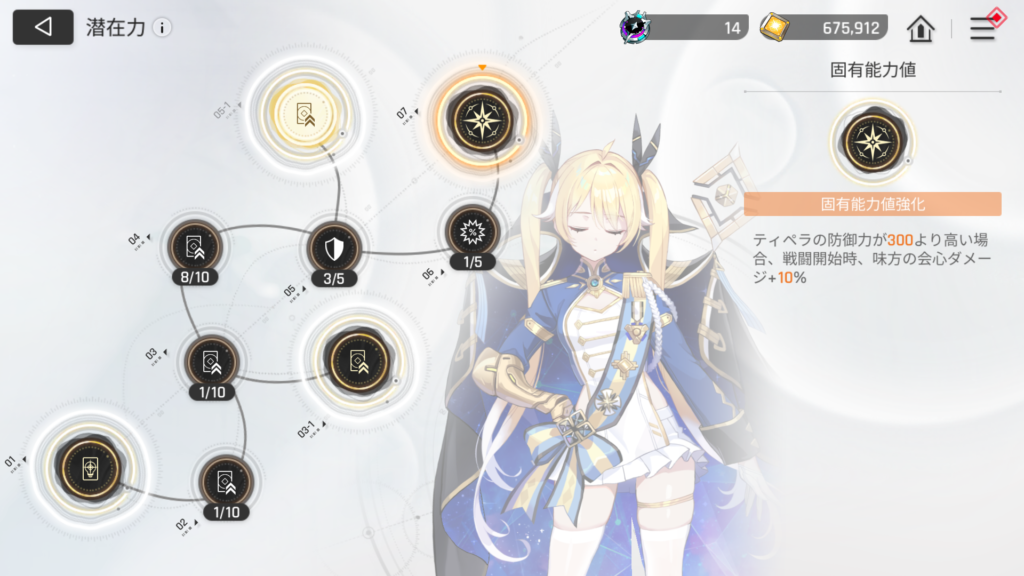Go back using the arrow button
Viewport: 1024px width, 576px height.
[x=42, y=28]
